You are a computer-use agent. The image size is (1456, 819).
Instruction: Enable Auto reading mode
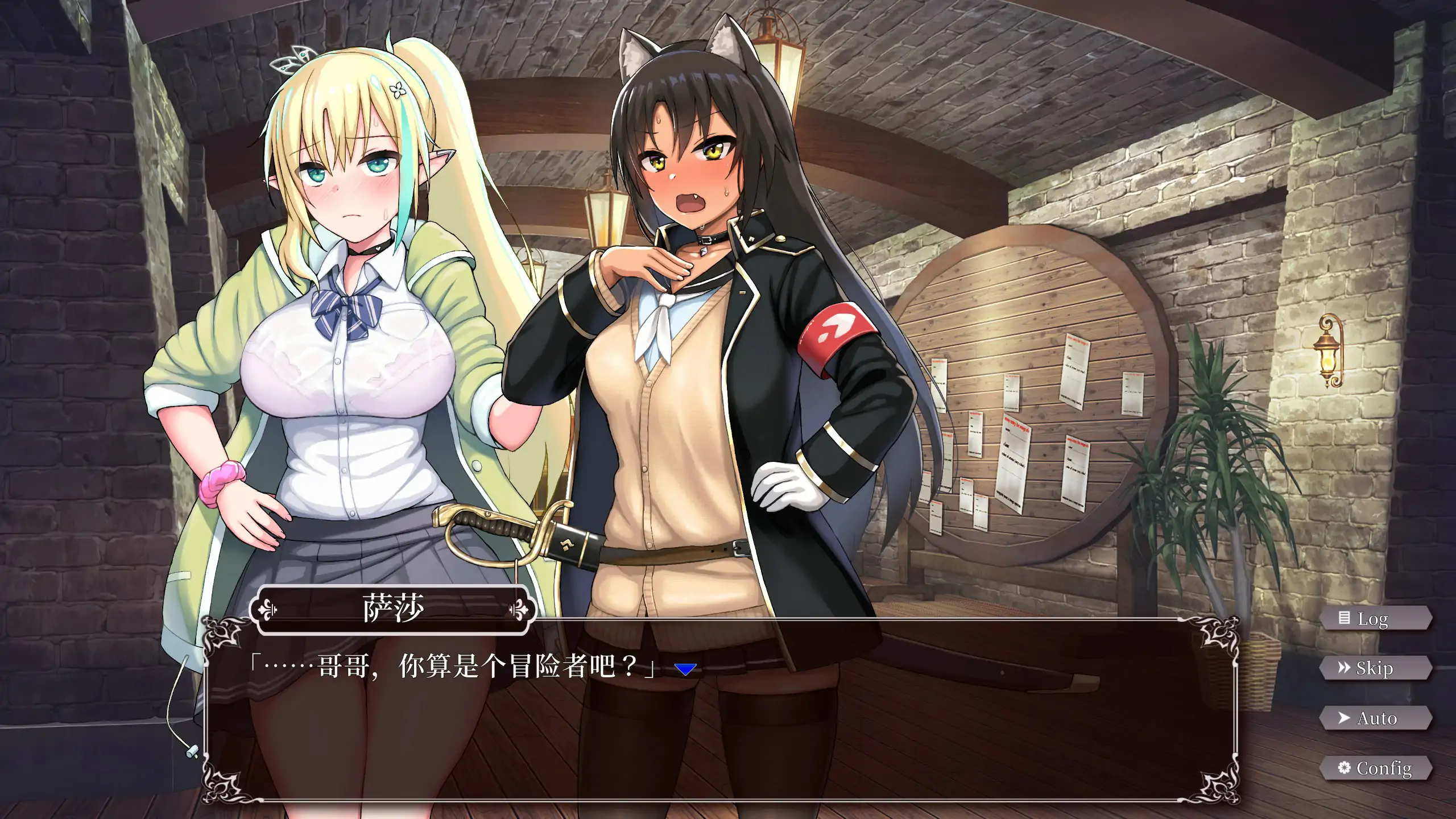tap(1376, 718)
